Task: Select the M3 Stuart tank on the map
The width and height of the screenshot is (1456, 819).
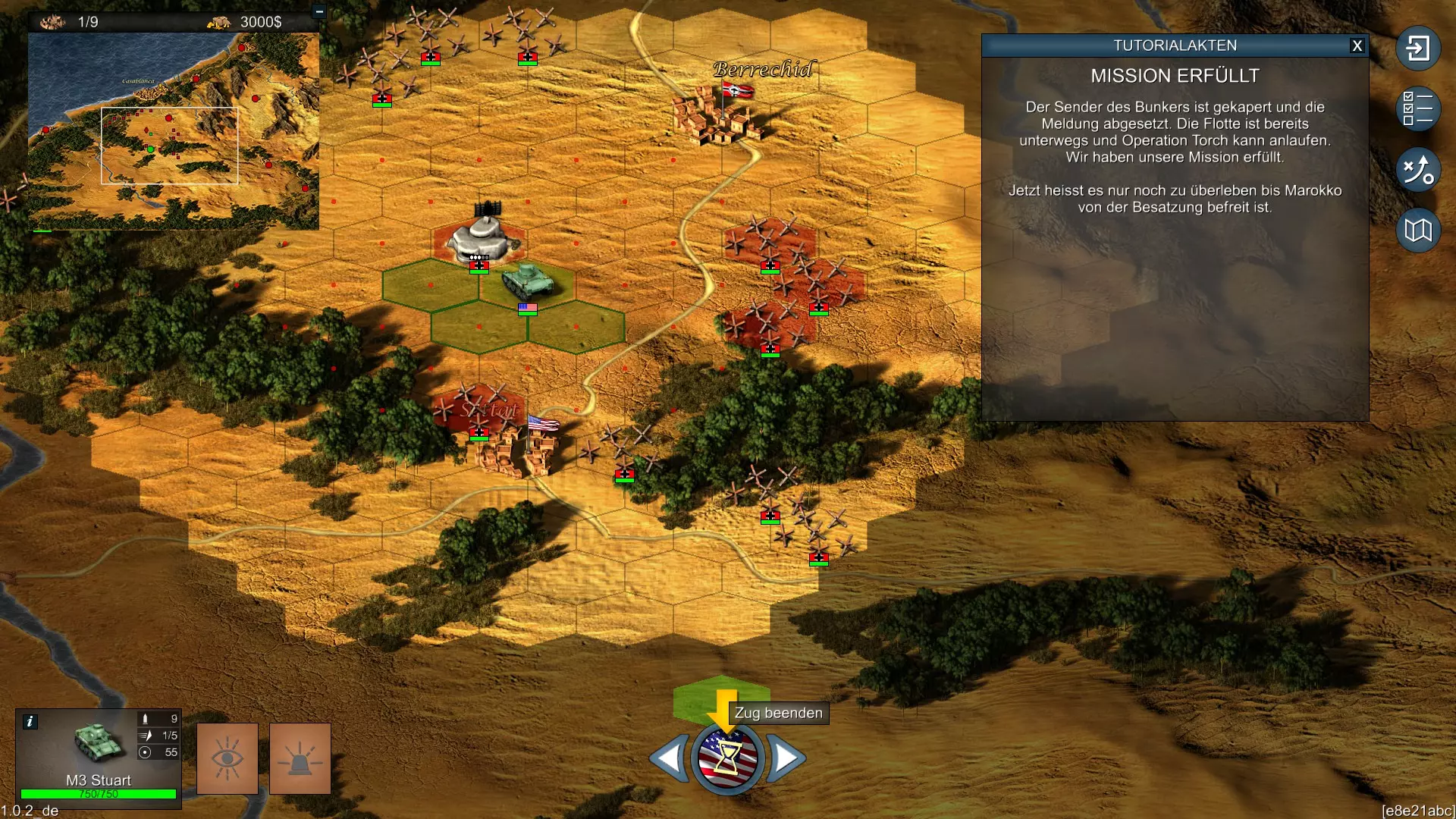Action: 528,281
